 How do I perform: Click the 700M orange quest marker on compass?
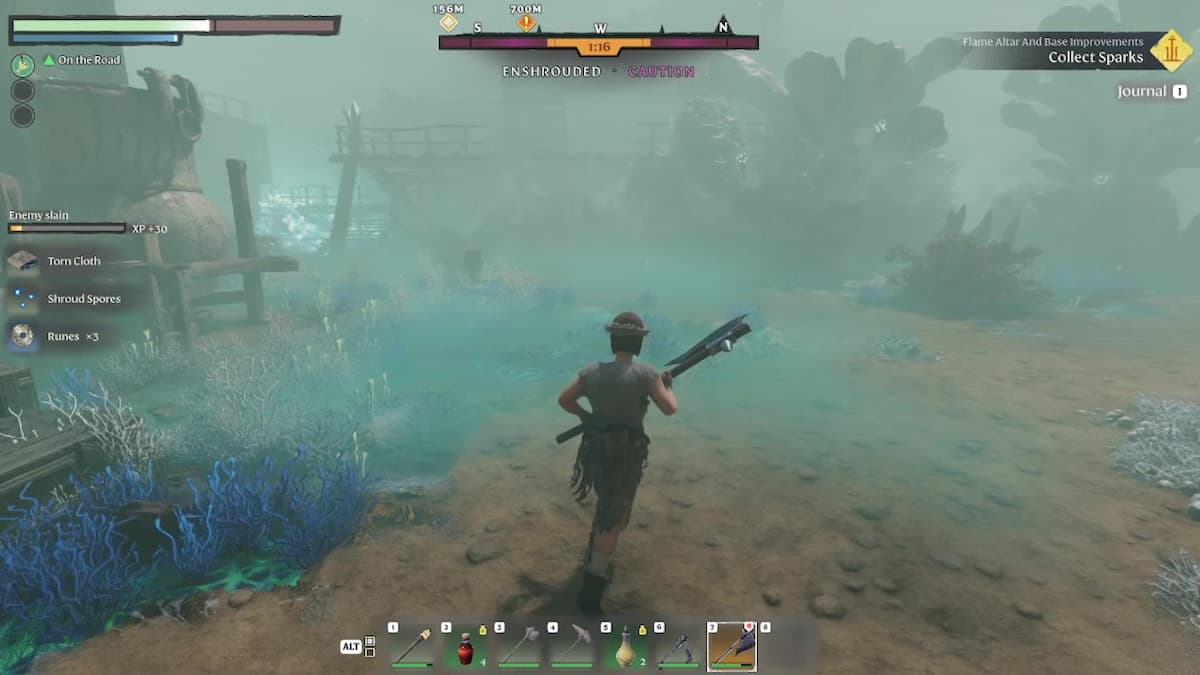pyautogui.click(x=526, y=22)
